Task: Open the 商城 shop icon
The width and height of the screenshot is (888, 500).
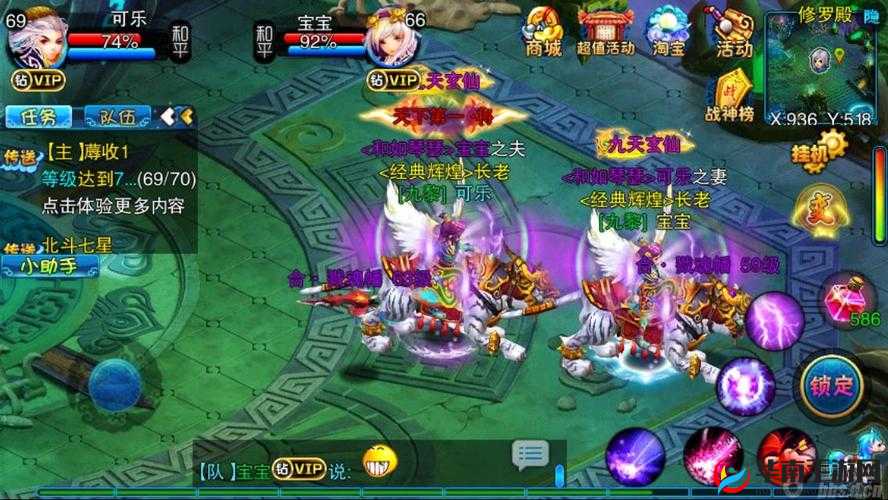Action: [x=542, y=30]
